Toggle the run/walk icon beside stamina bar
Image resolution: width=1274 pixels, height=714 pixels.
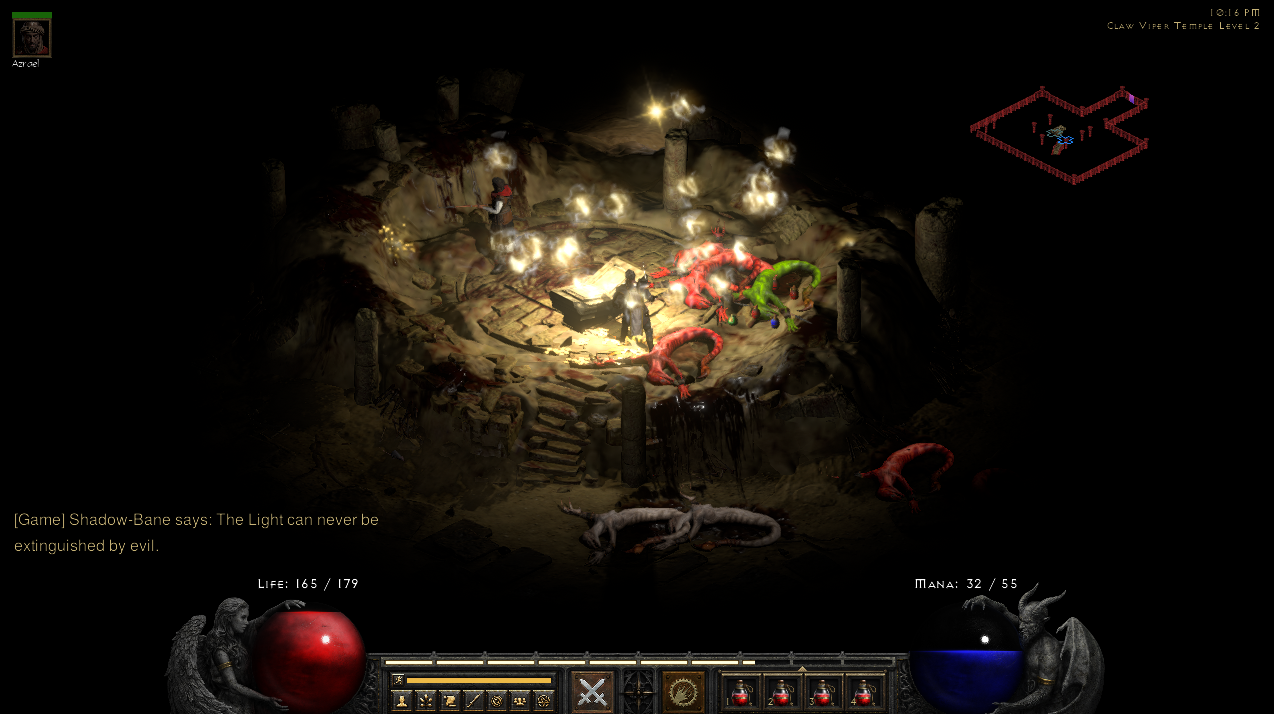pos(398,680)
